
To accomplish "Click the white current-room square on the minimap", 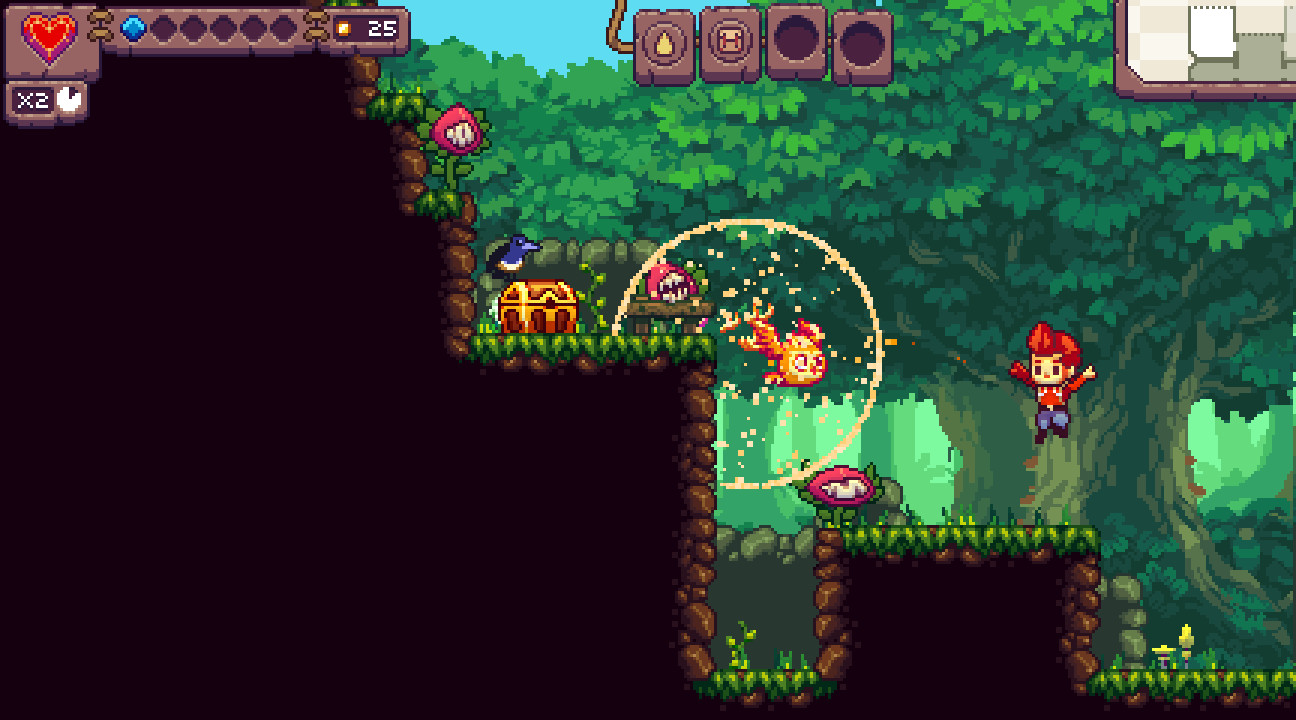I will (1212, 30).
